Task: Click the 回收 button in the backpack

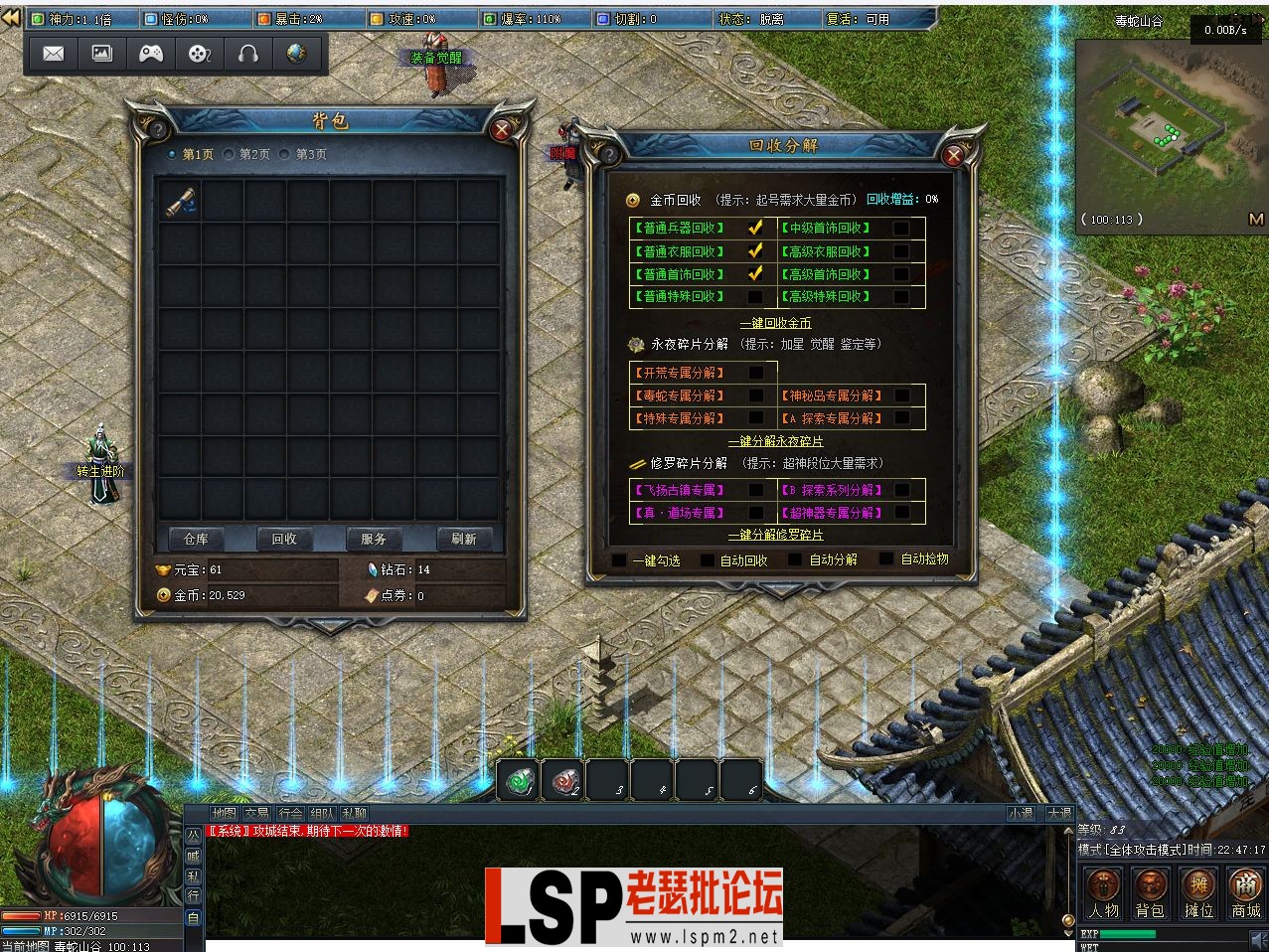Action: click(284, 539)
